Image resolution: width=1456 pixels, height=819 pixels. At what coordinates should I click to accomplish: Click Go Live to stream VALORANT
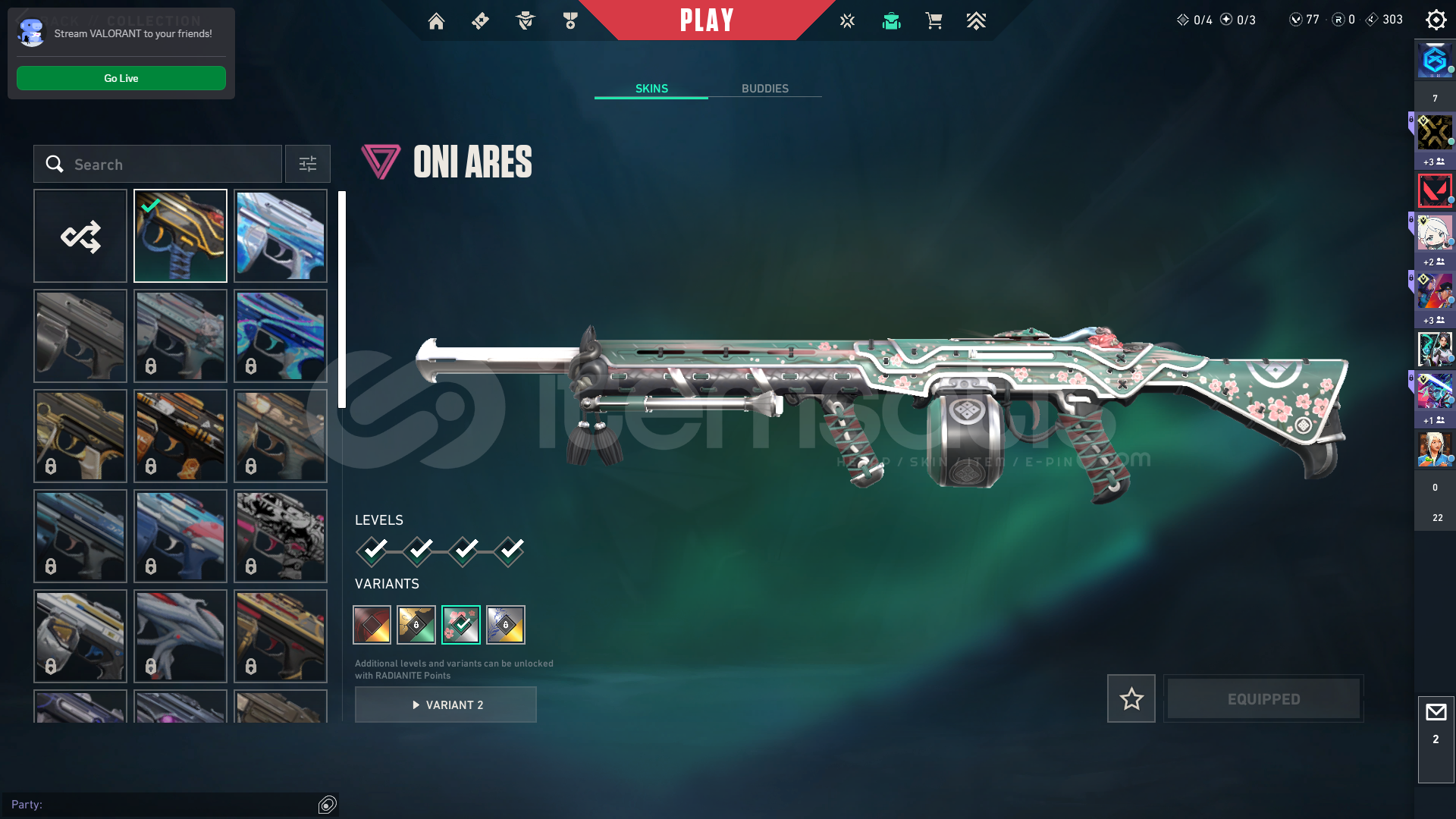(x=121, y=78)
